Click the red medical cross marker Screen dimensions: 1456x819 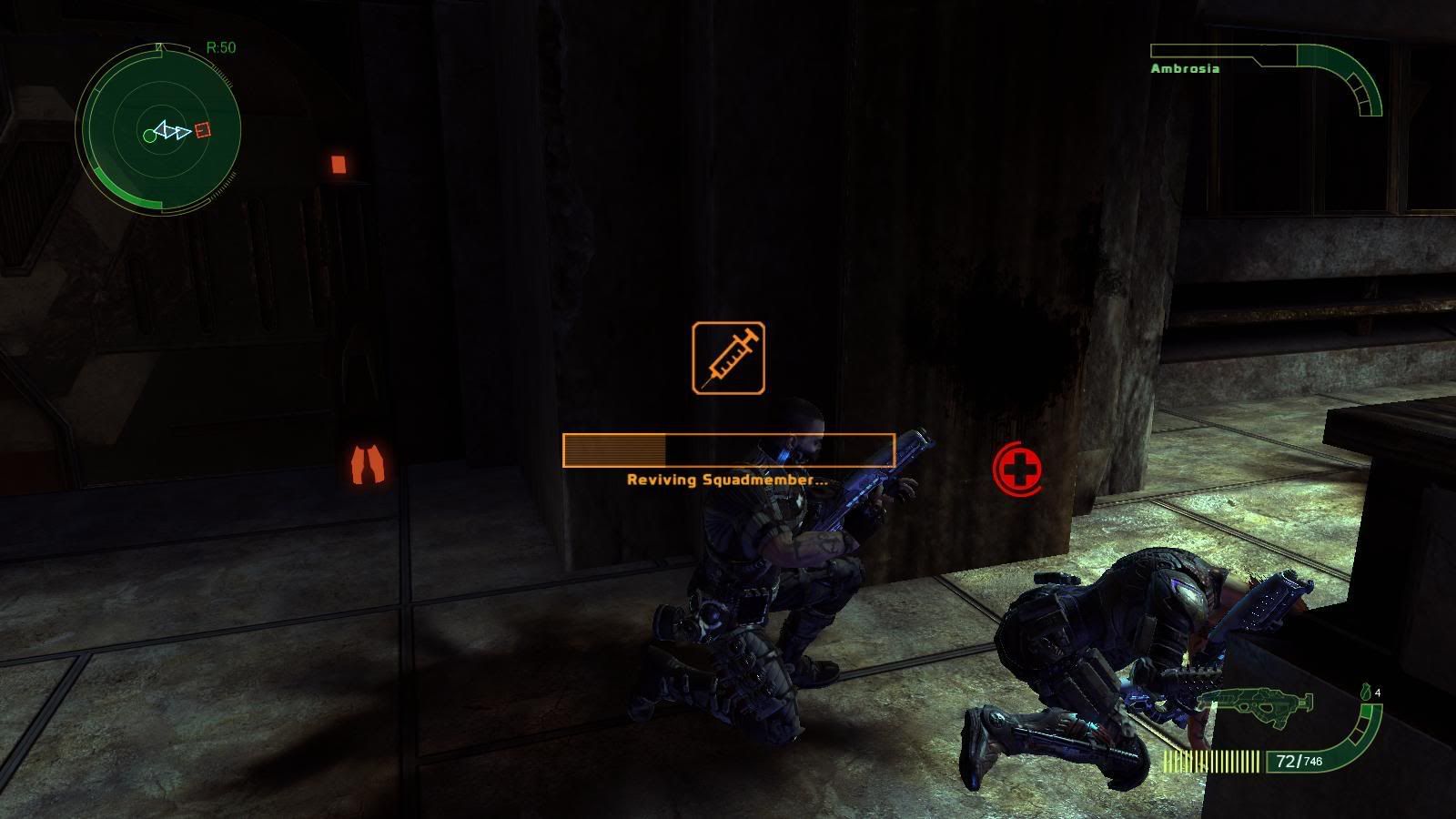click(x=1017, y=469)
